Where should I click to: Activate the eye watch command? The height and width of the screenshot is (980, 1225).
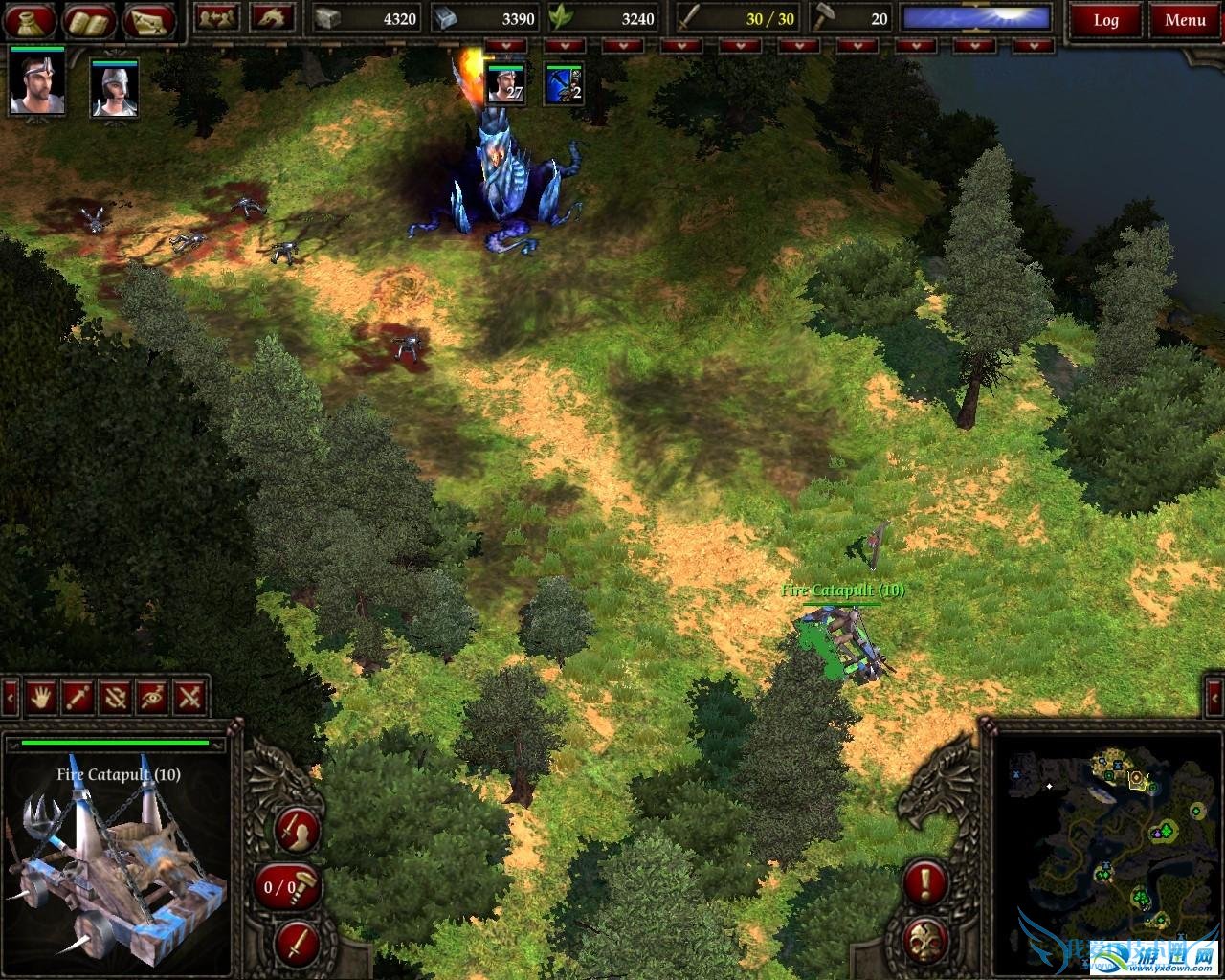tap(153, 697)
